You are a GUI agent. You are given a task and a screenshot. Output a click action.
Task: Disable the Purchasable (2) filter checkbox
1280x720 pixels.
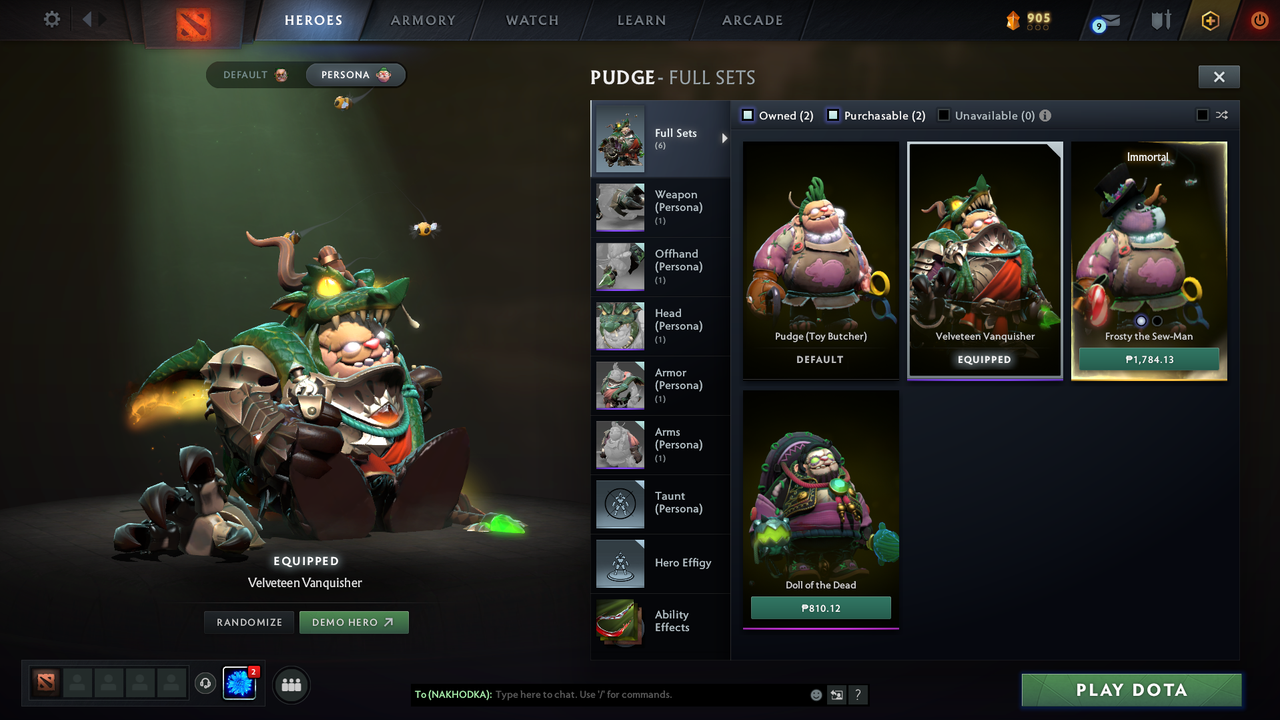(x=832, y=115)
